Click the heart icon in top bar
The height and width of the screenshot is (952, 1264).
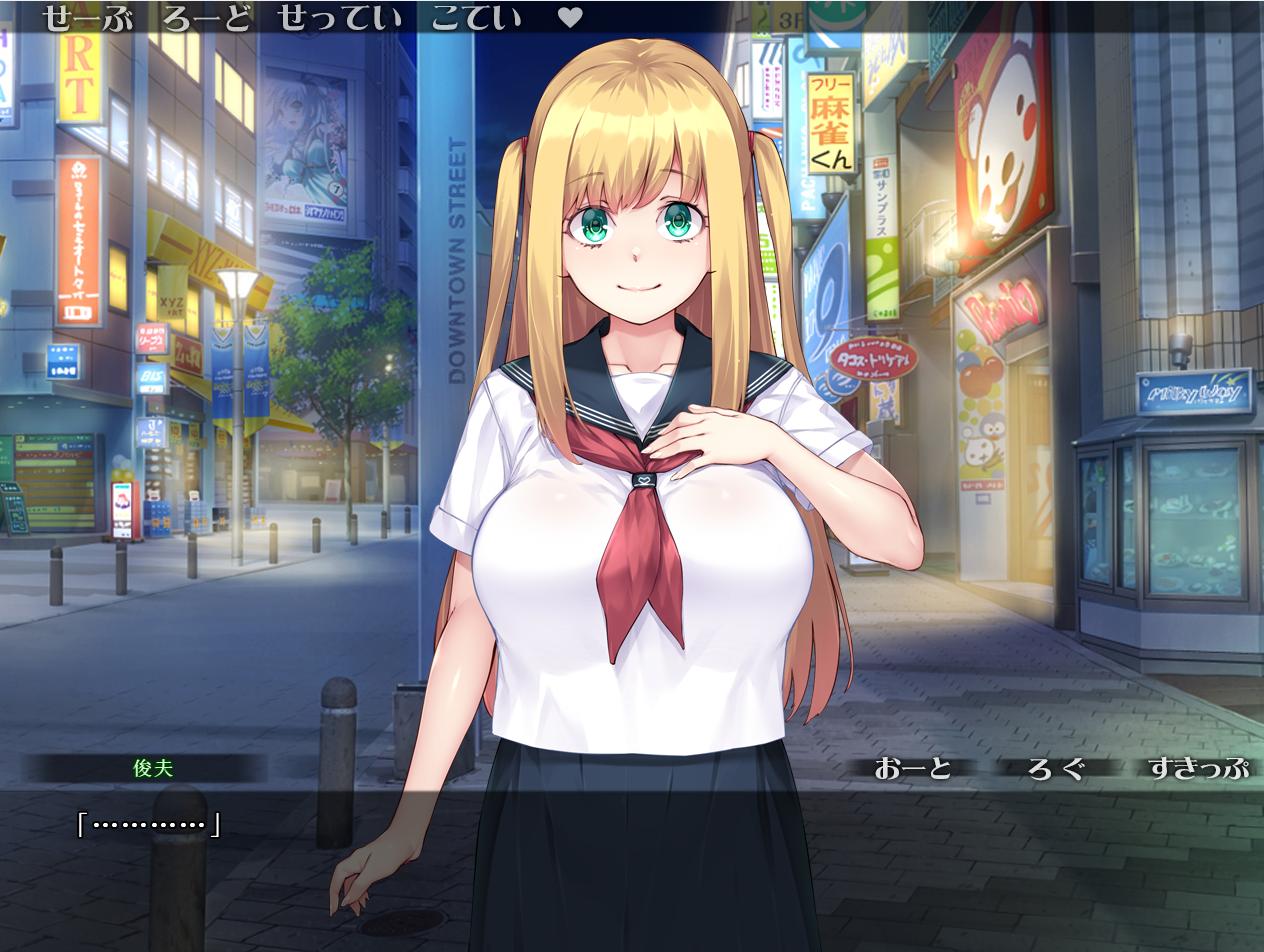570,18
